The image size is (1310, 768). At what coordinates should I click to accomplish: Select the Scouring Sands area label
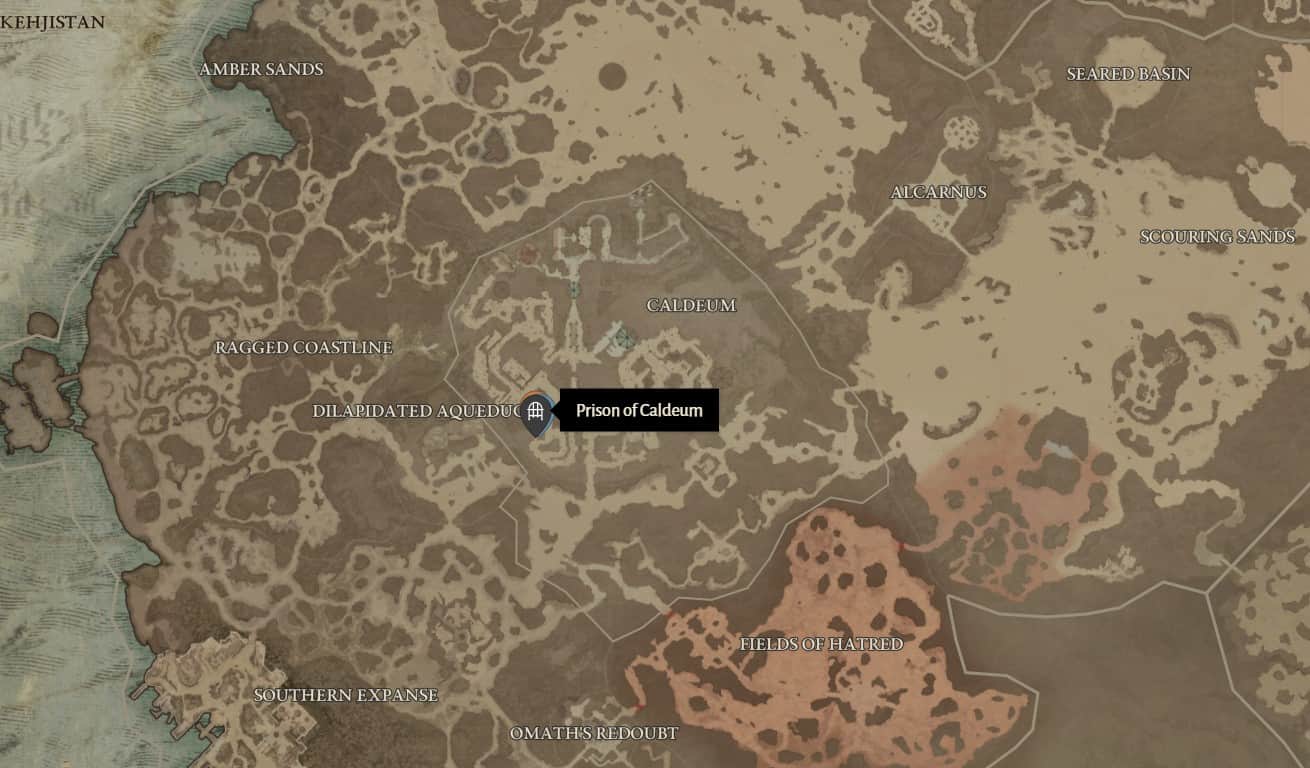(1216, 237)
